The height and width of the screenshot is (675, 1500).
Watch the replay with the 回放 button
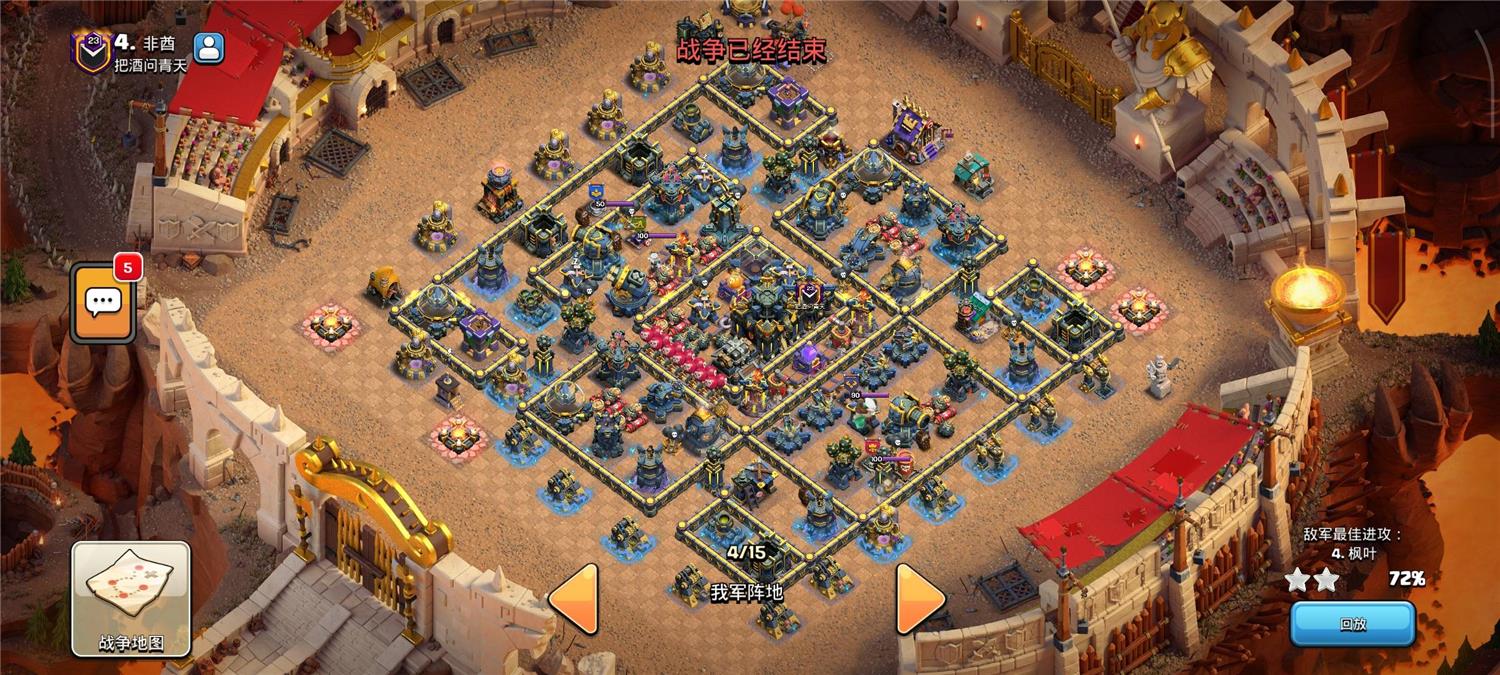coord(1352,624)
